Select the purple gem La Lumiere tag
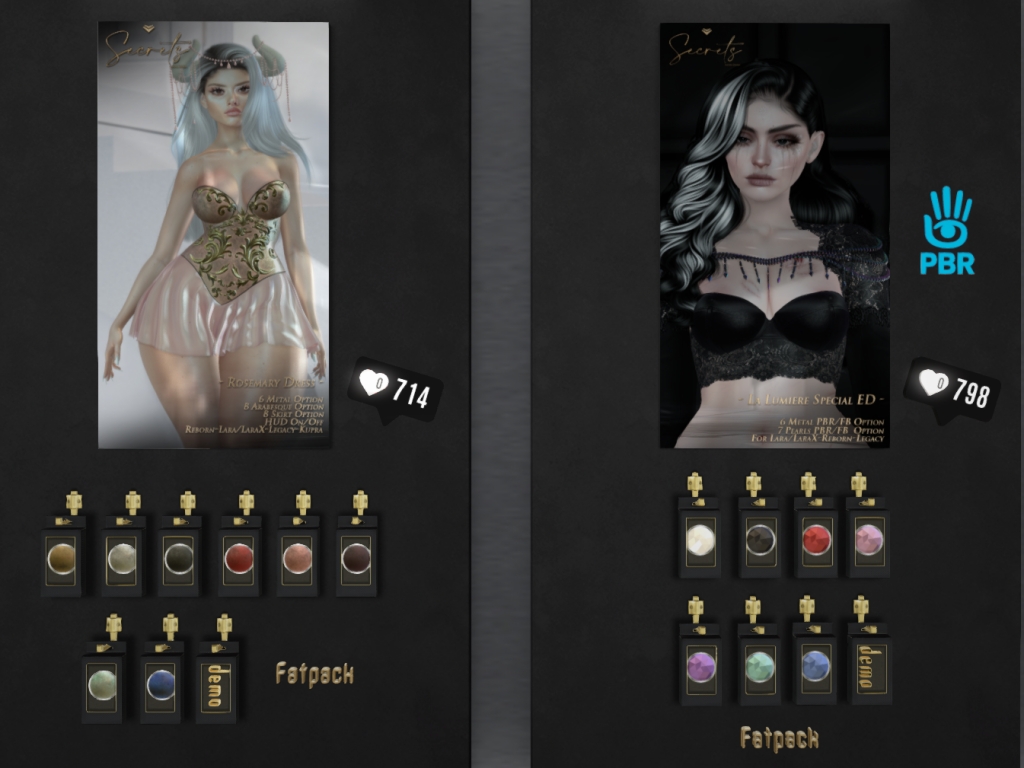 click(700, 664)
